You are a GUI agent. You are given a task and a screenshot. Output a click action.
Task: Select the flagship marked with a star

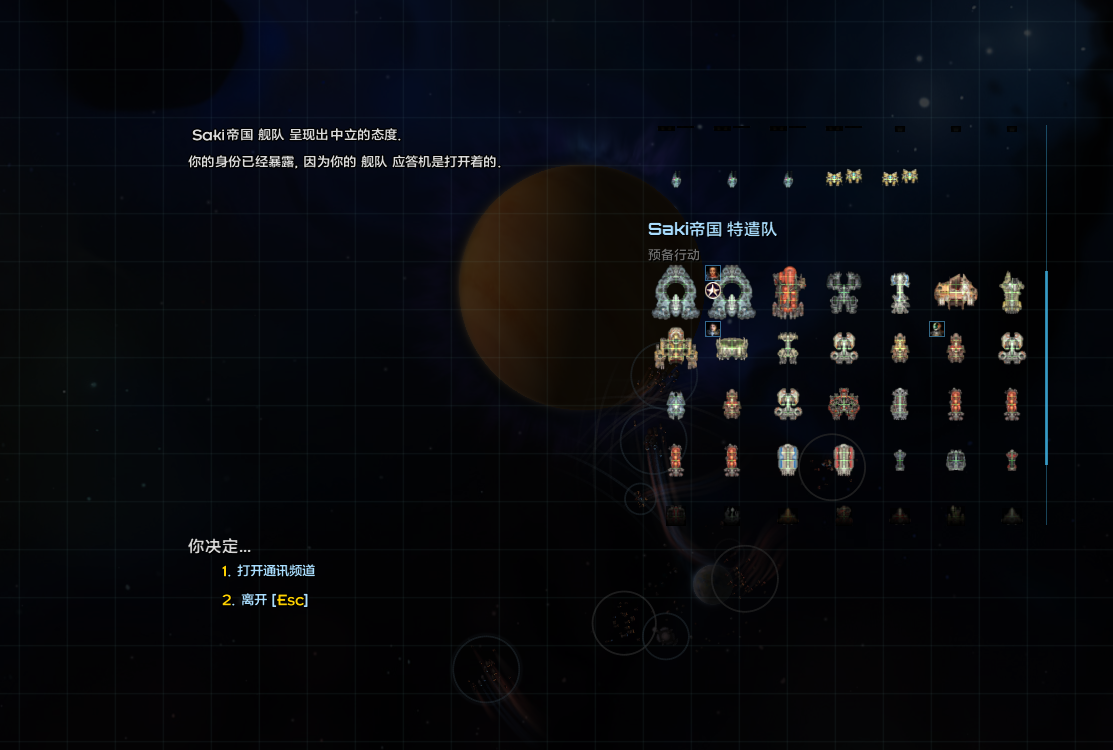click(731, 291)
